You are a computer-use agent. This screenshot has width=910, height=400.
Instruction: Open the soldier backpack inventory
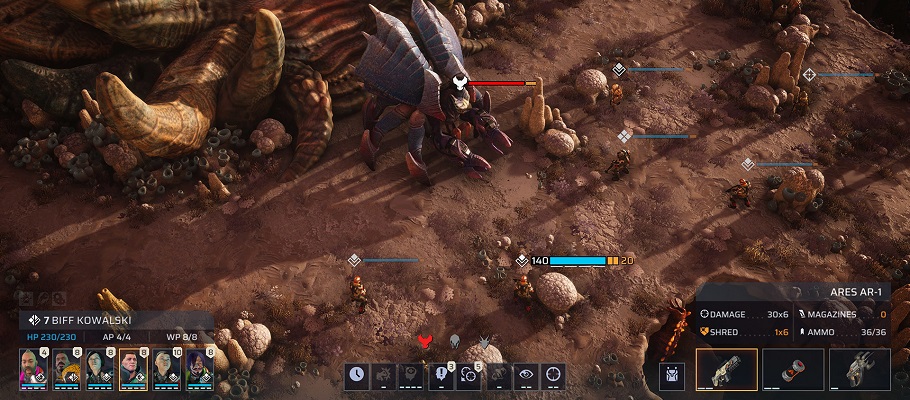(672, 375)
